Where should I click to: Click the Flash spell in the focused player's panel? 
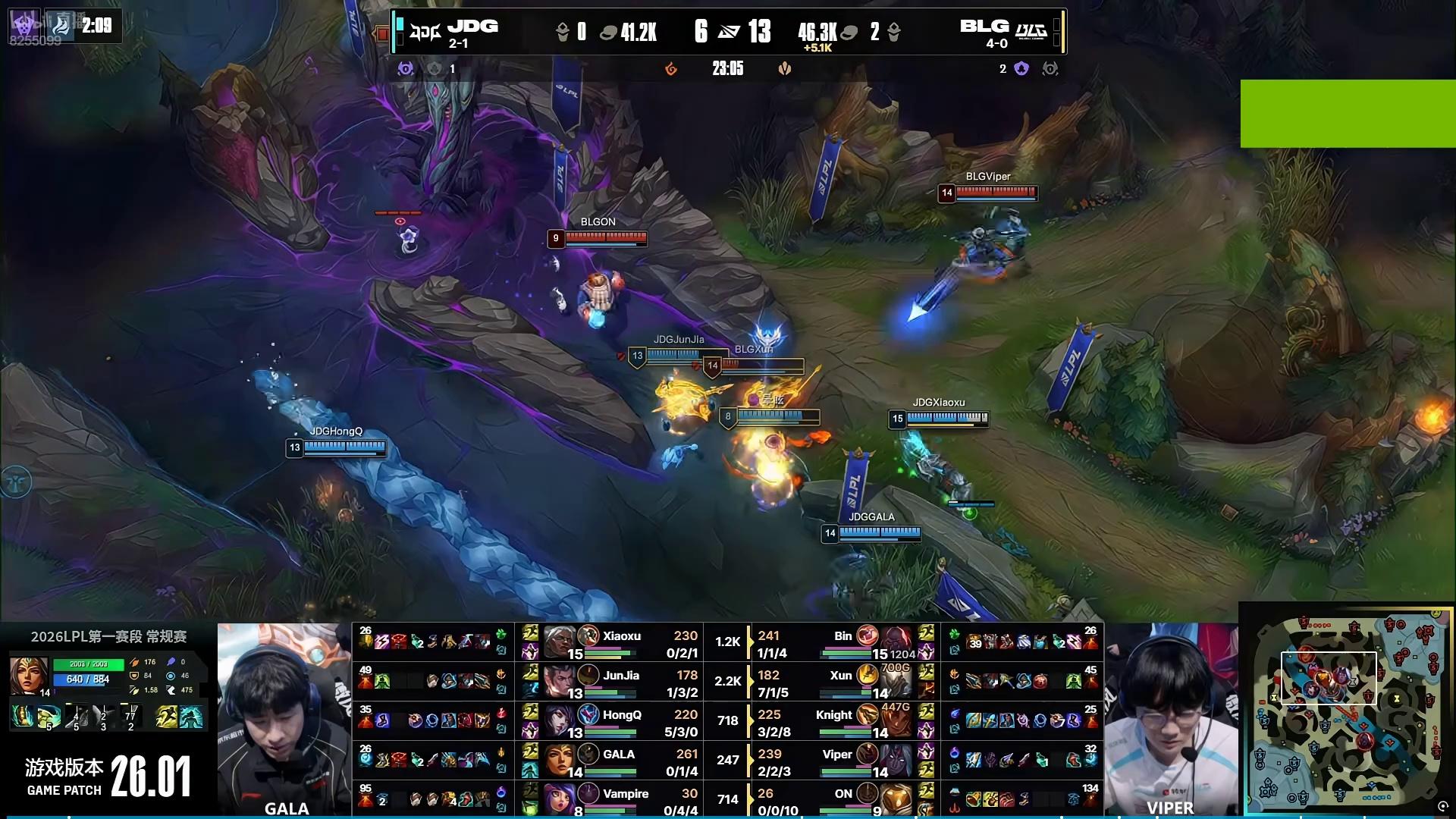pos(166,717)
